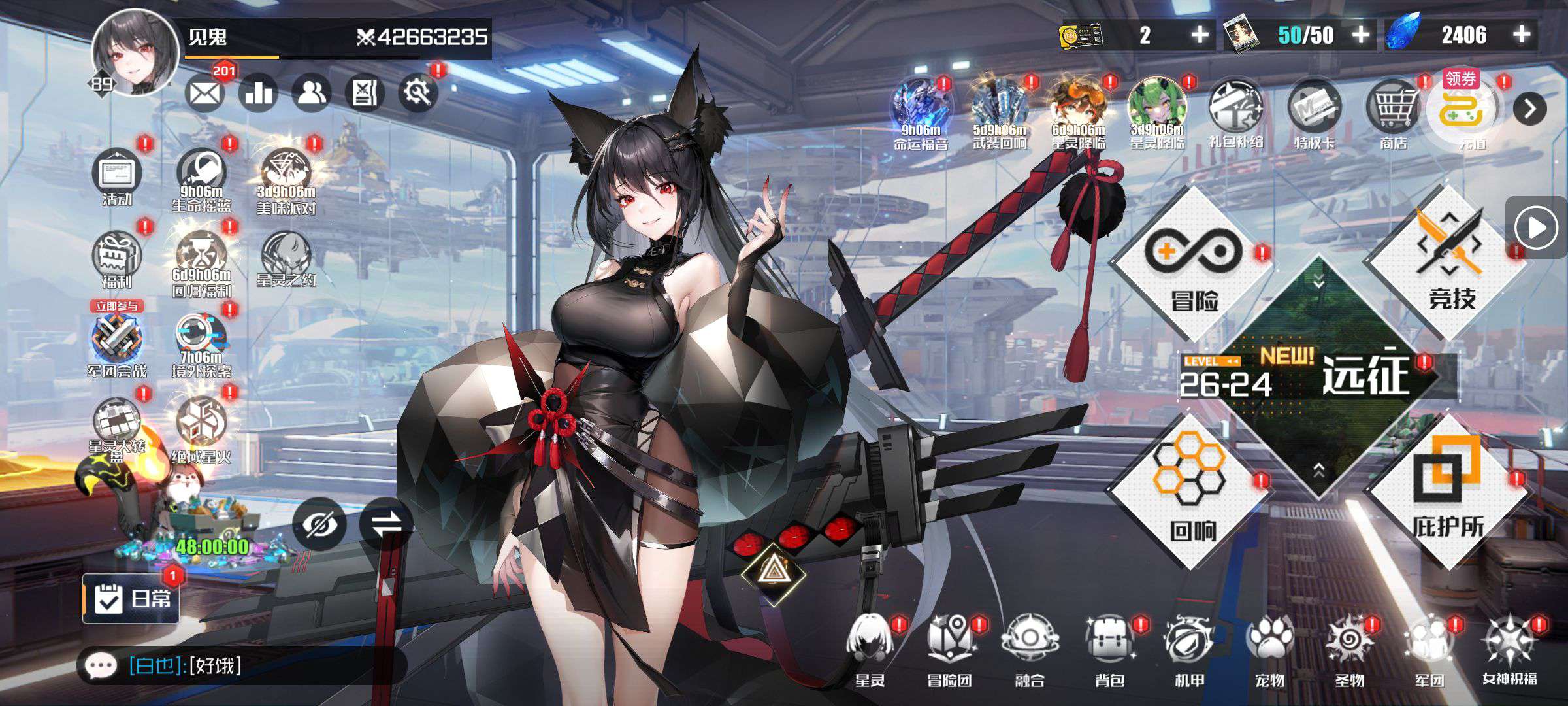The image size is (1568, 706).
Task: Open the friends list icon
Action: pos(312,93)
